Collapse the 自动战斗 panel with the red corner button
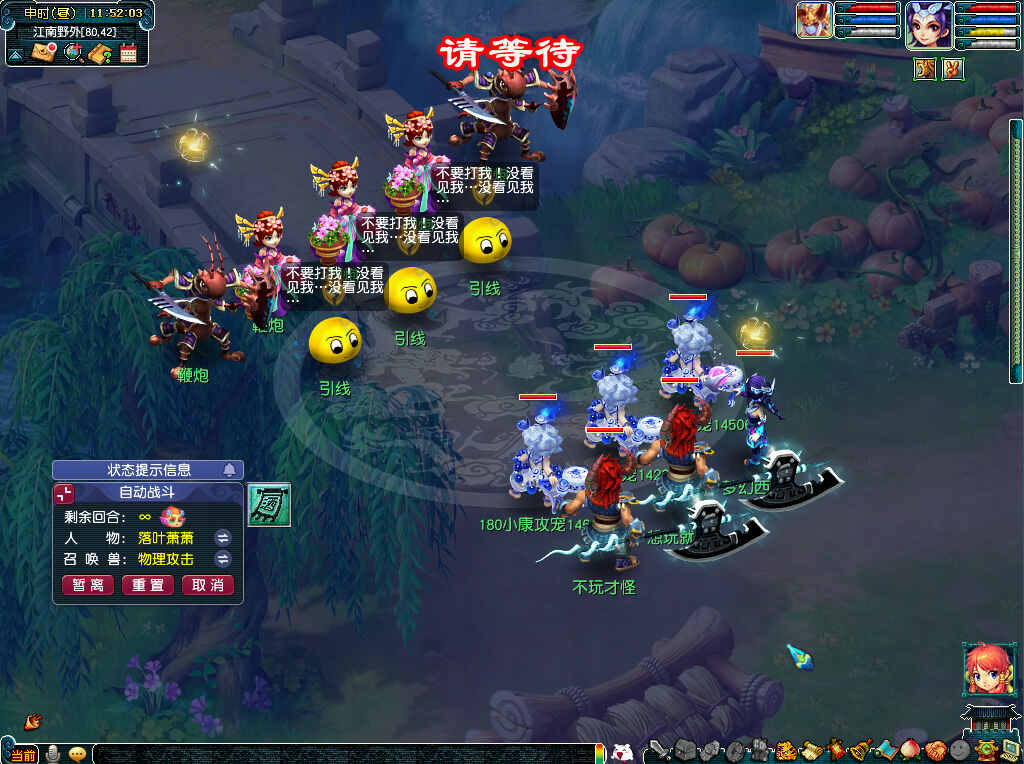Screen dimensions: 1024x764 [64, 493]
